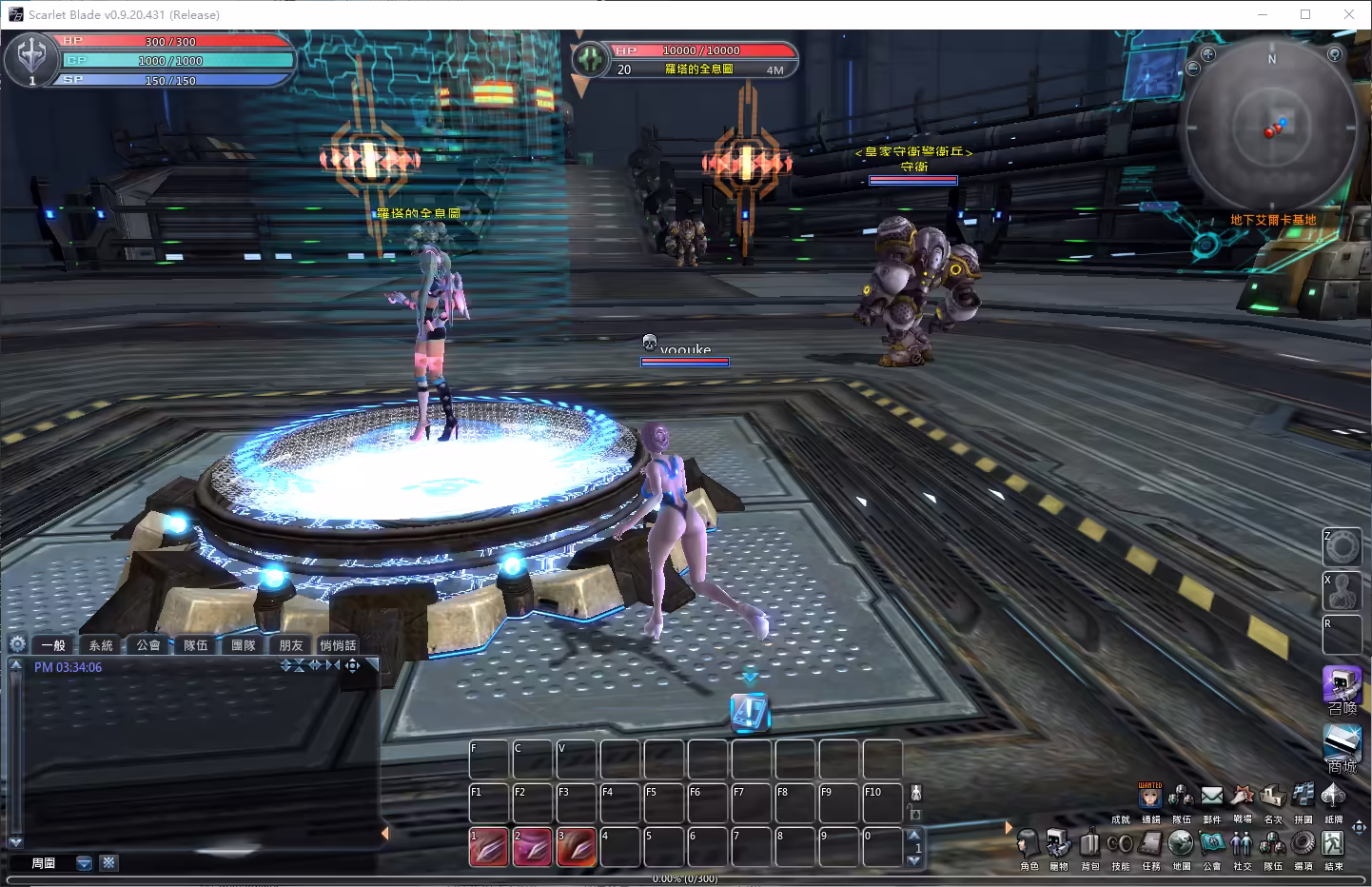This screenshot has height=887, width=1372.
Task: Open the 任務 quest log
Action: 1150,845
